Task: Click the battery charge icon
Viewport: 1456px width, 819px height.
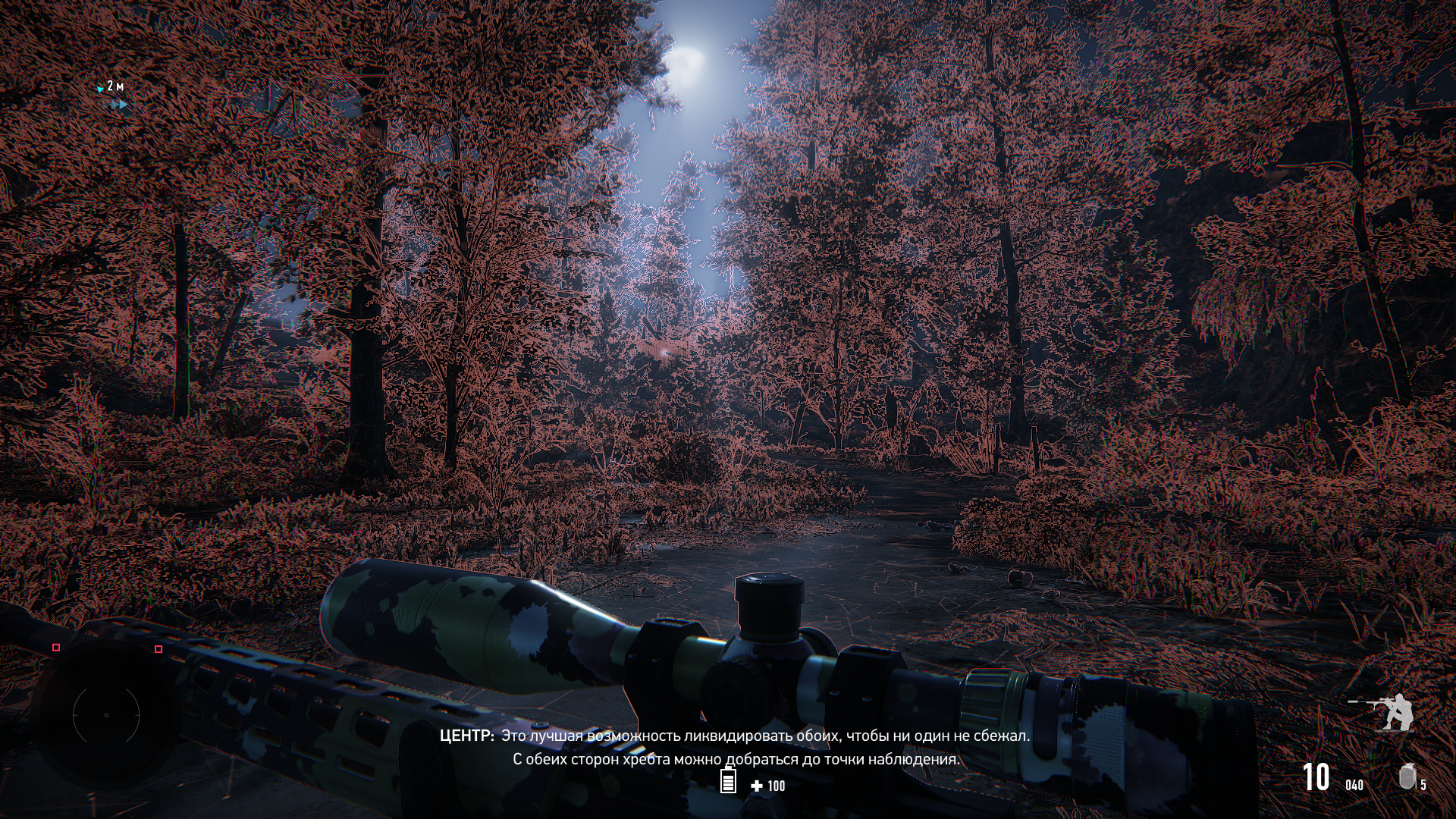Action: pos(728,780)
